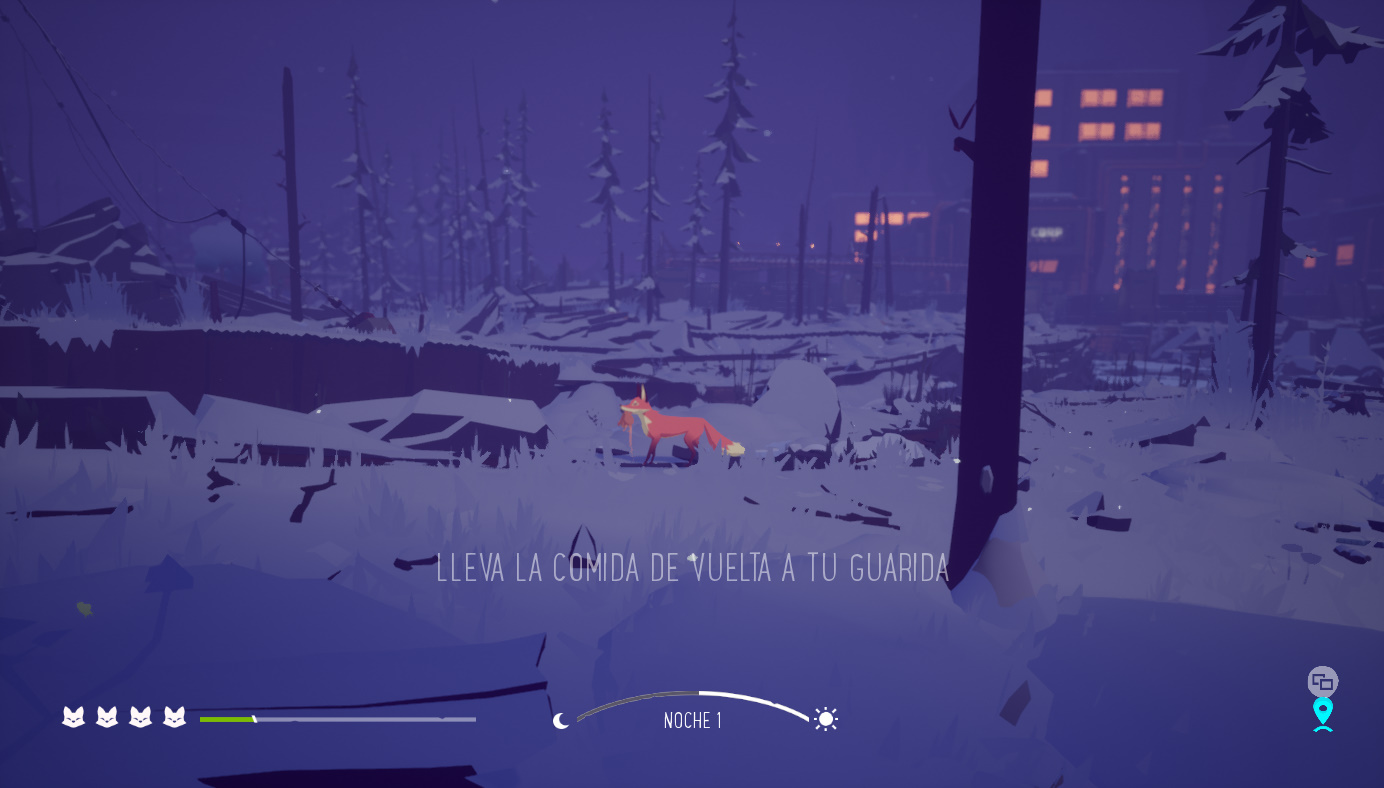
Task: Click the sun icon on the day arc
Action: tap(825, 718)
